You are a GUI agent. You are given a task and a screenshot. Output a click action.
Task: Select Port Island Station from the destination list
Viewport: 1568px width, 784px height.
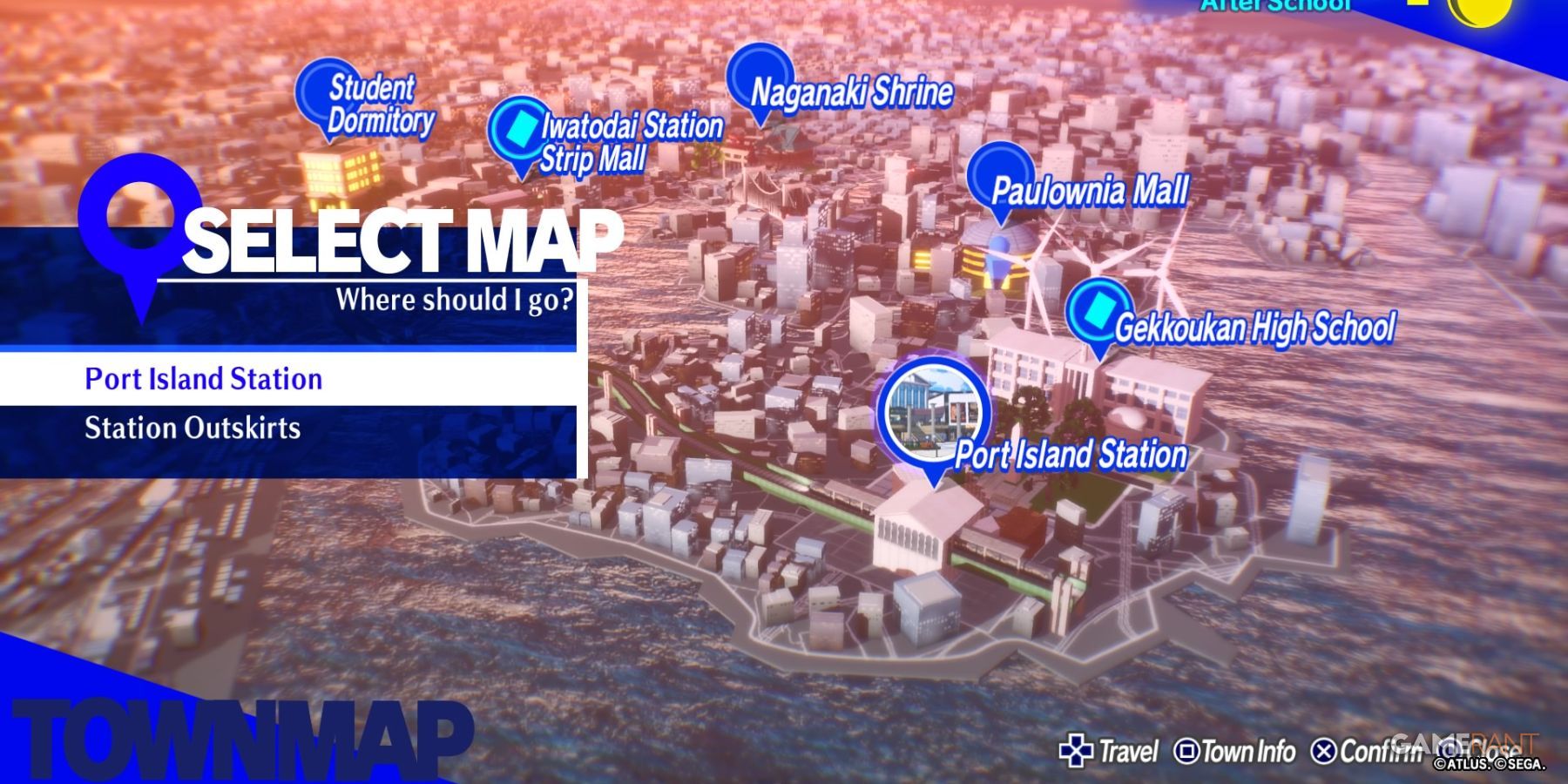[202, 379]
